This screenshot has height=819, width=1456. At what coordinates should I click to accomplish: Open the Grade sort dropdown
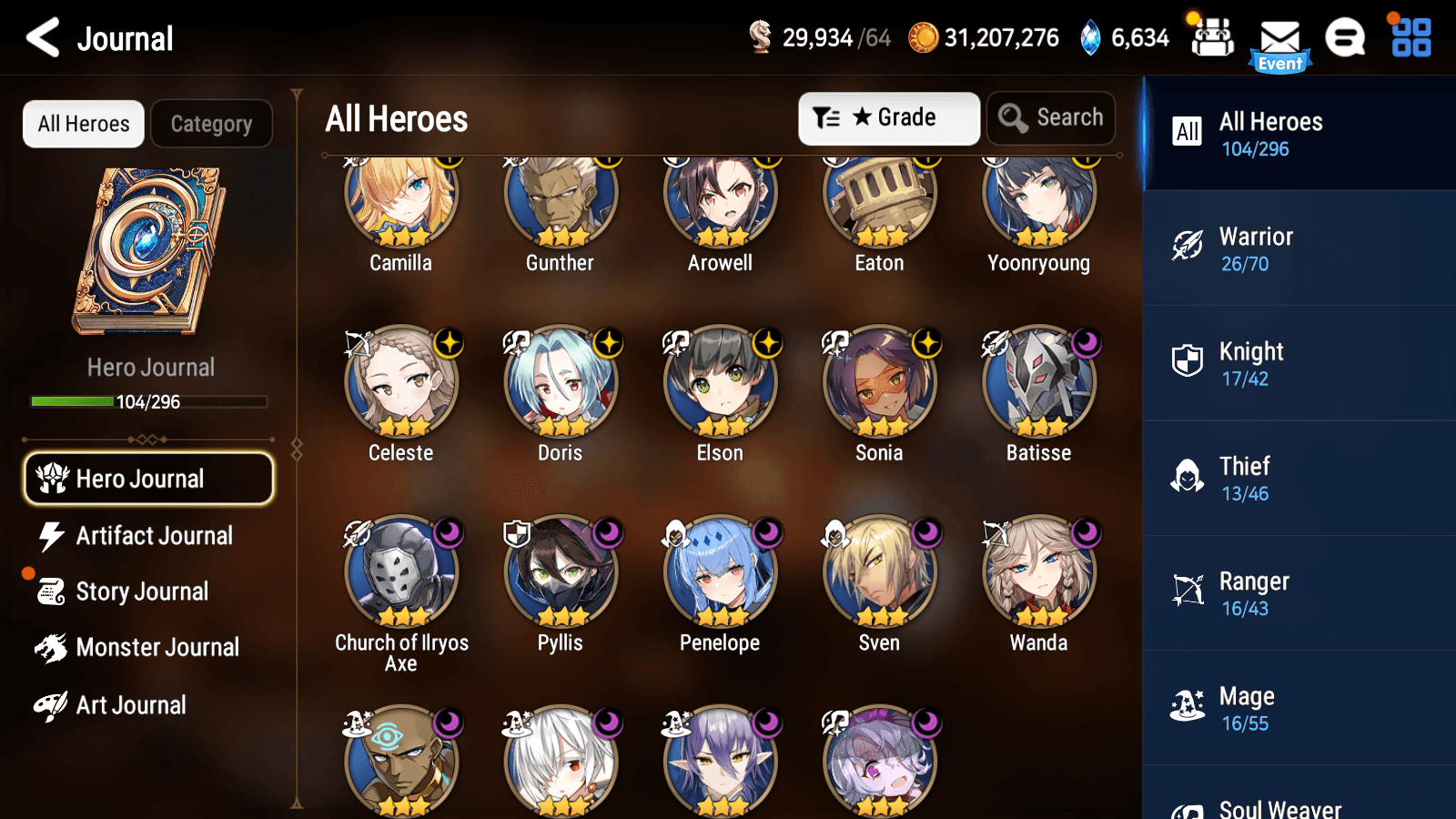(x=888, y=117)
